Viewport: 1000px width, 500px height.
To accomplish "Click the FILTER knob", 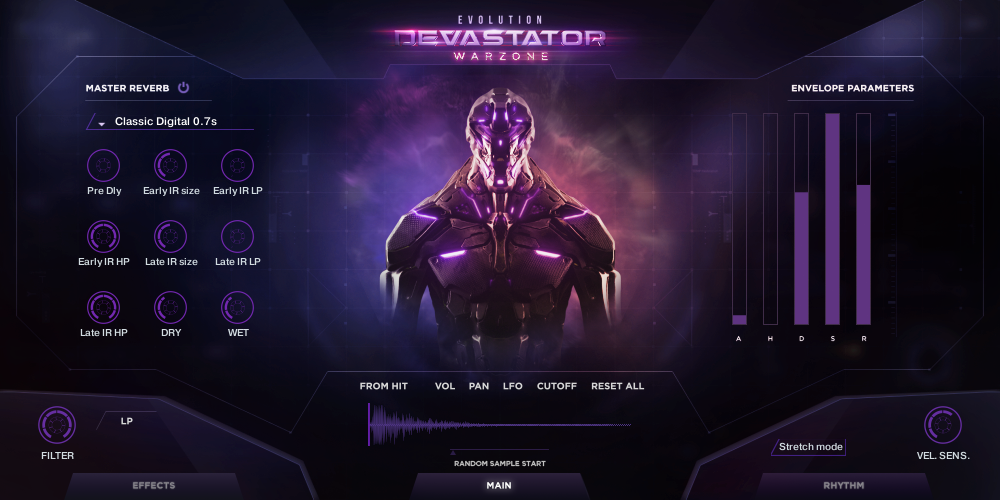I will pyautogui.click(x=57, y=426).
